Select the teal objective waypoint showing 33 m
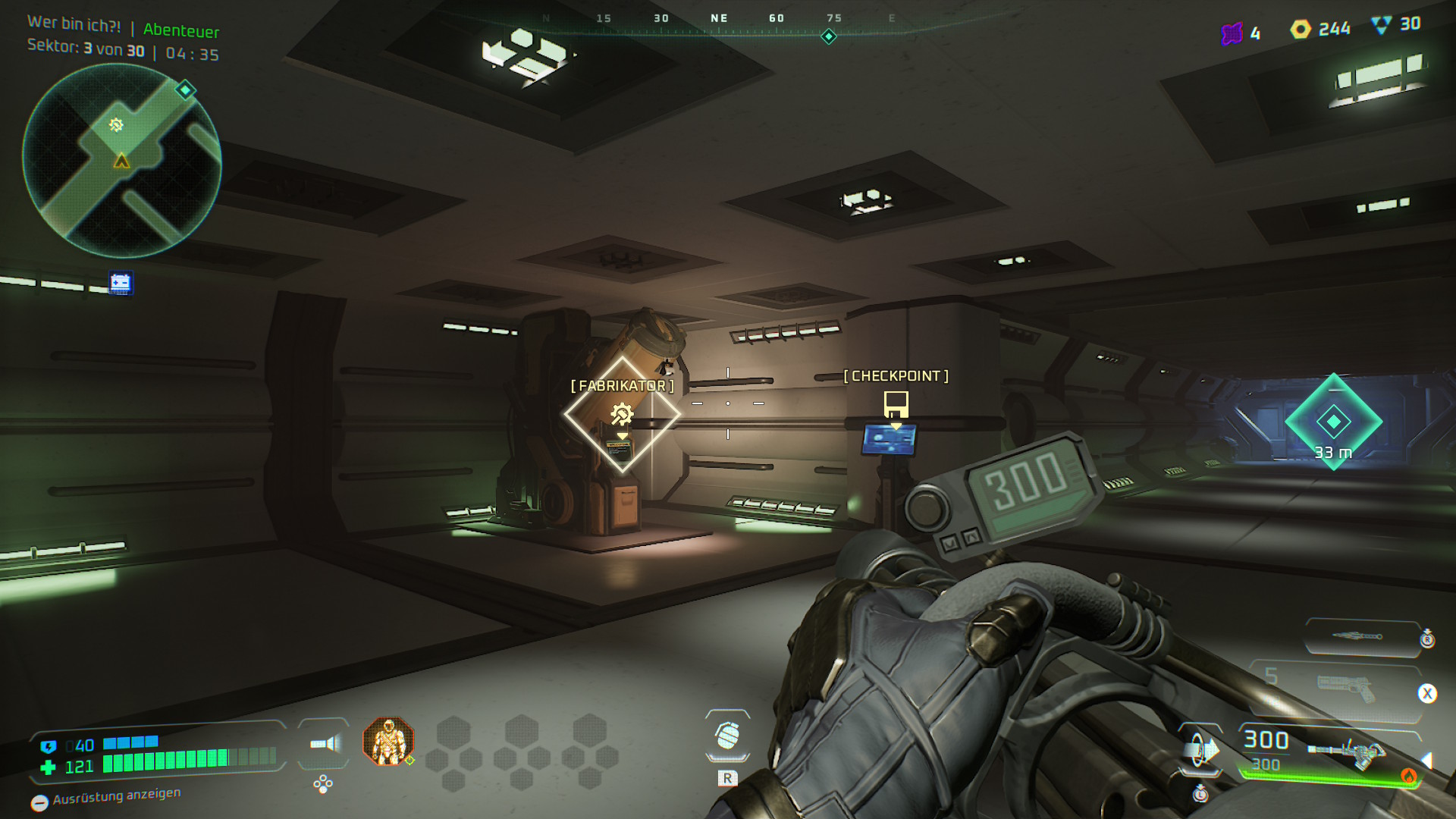This screenshot has width=1456, height=819. coord(1333,422)
